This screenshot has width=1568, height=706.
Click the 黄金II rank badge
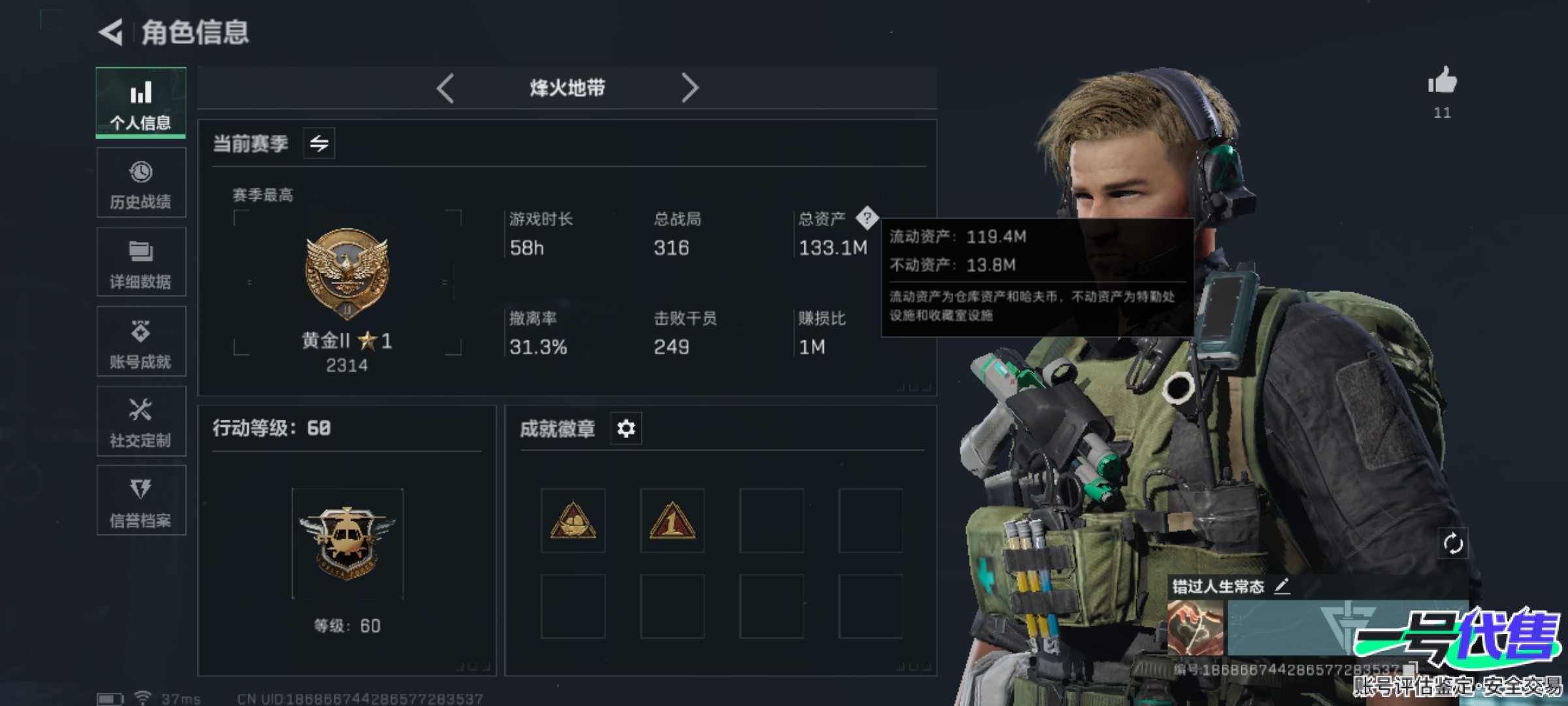[x=347, y=275]
